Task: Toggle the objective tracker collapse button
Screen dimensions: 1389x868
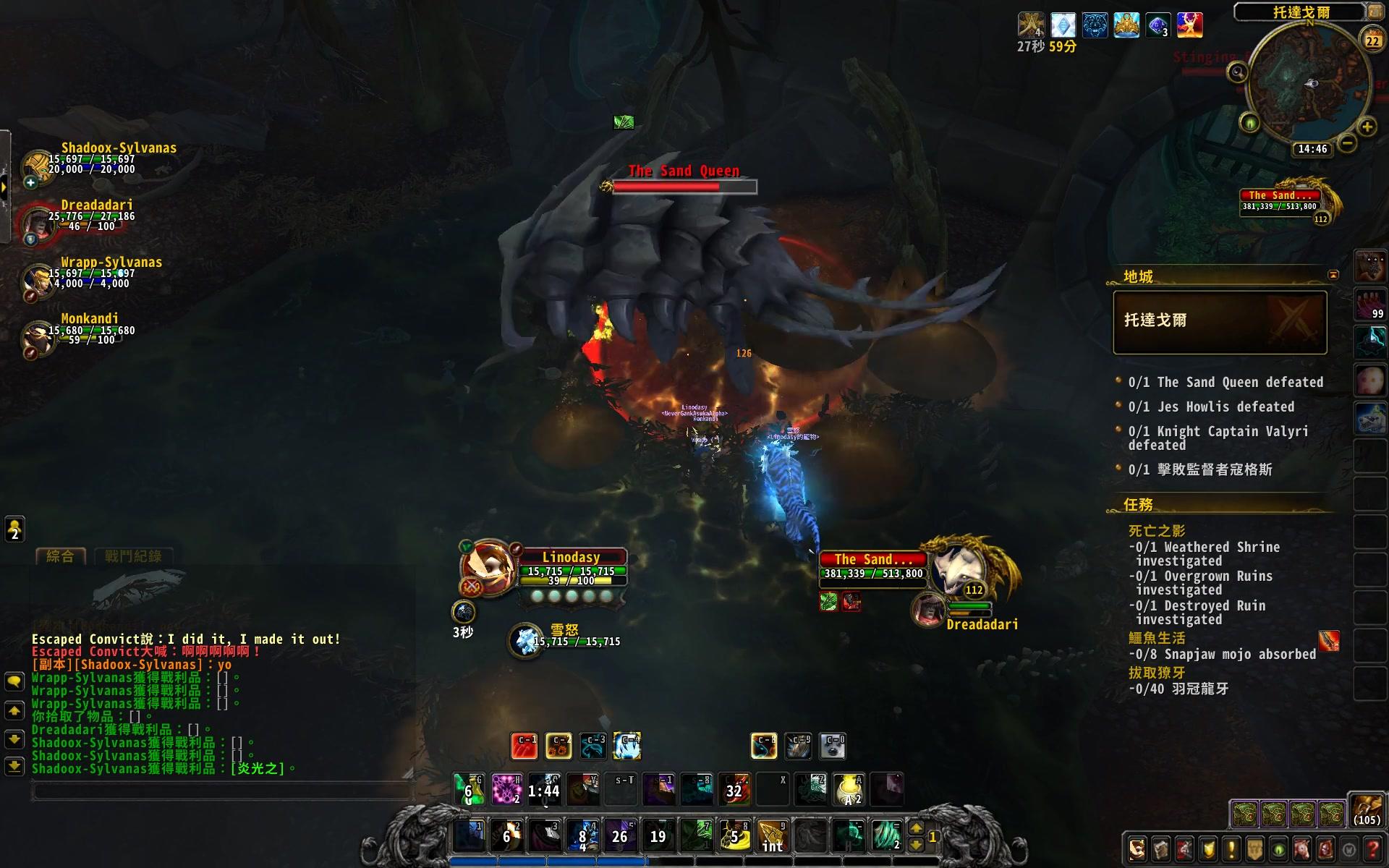Action: [1334, 275]
